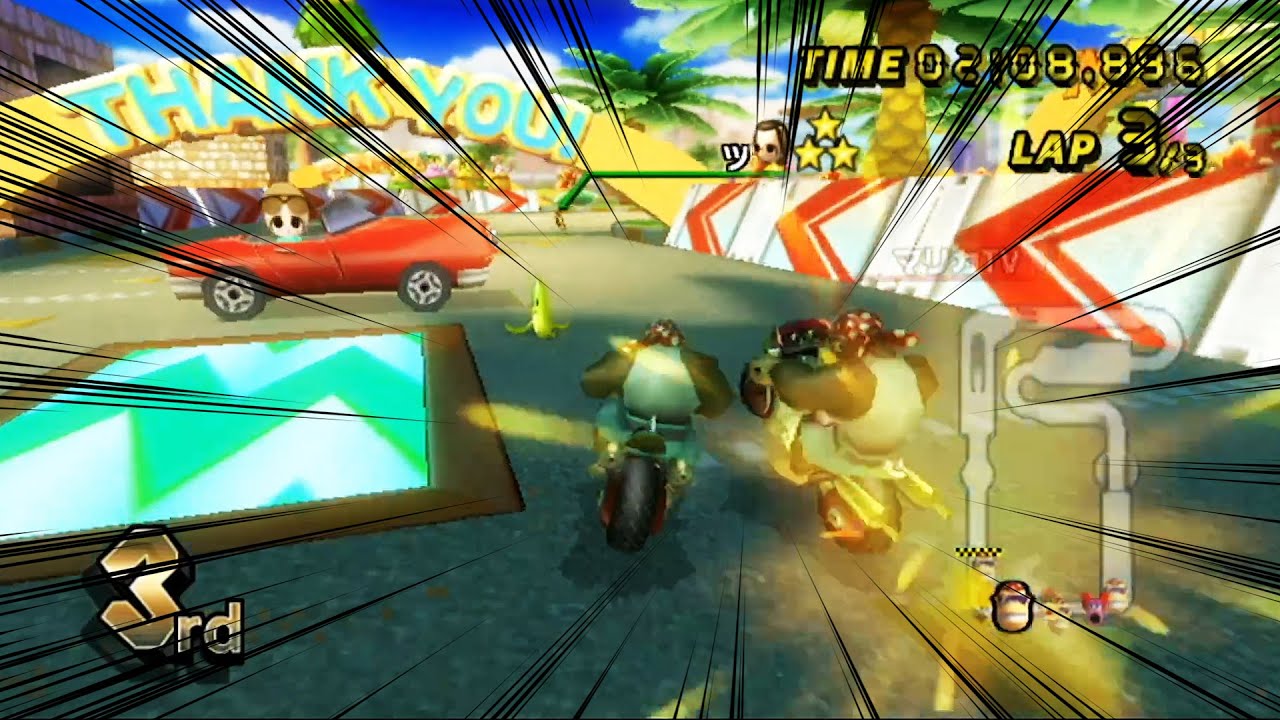1280x720 pixels.
Task: Click the racer icon at the checkered finish line
Action: point(984,562)
